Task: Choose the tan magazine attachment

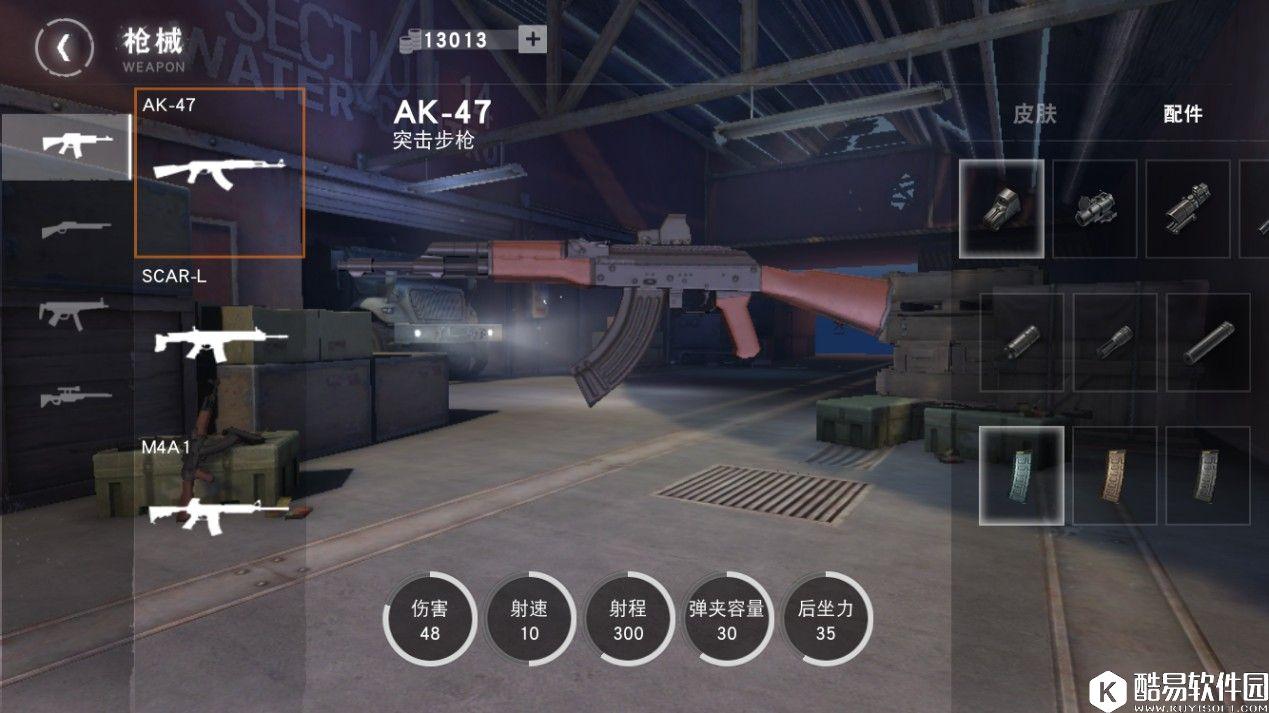Action: coord(1114,475)
